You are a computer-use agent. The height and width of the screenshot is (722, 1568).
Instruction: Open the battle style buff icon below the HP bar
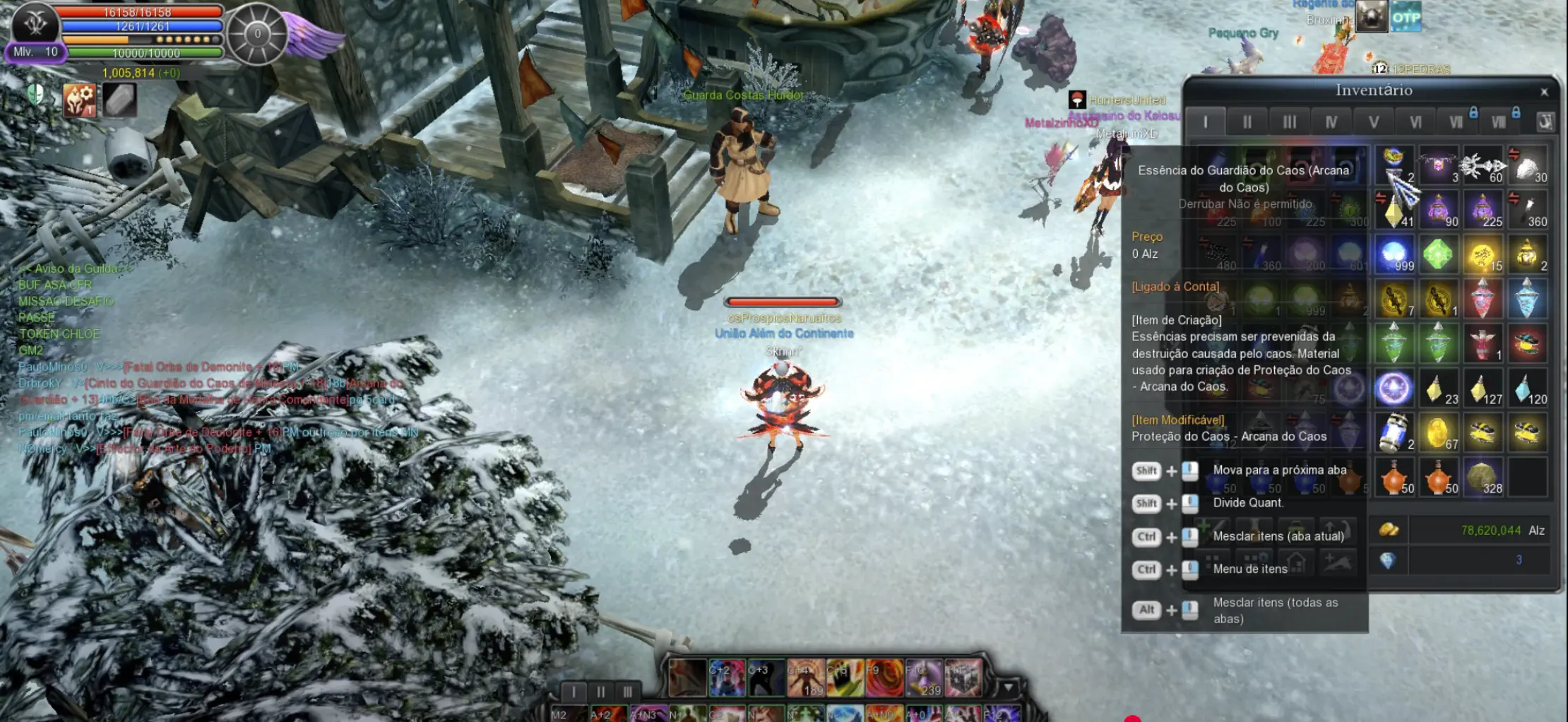click(x=80, y=101)
